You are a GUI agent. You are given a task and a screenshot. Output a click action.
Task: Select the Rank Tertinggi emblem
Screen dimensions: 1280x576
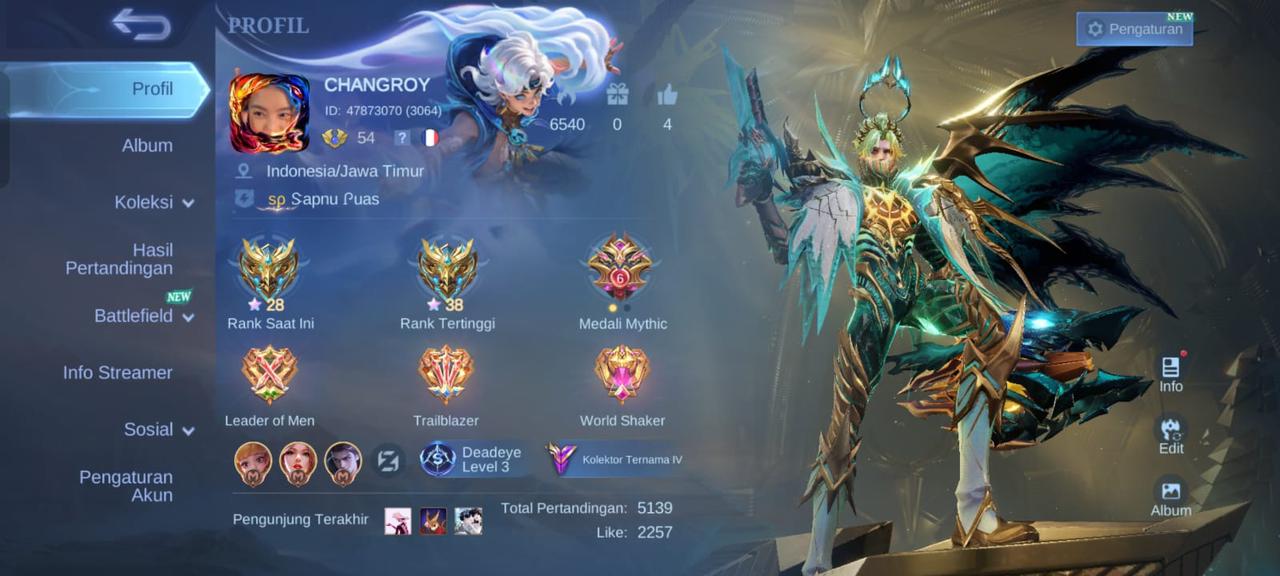[x=447, y=270]
